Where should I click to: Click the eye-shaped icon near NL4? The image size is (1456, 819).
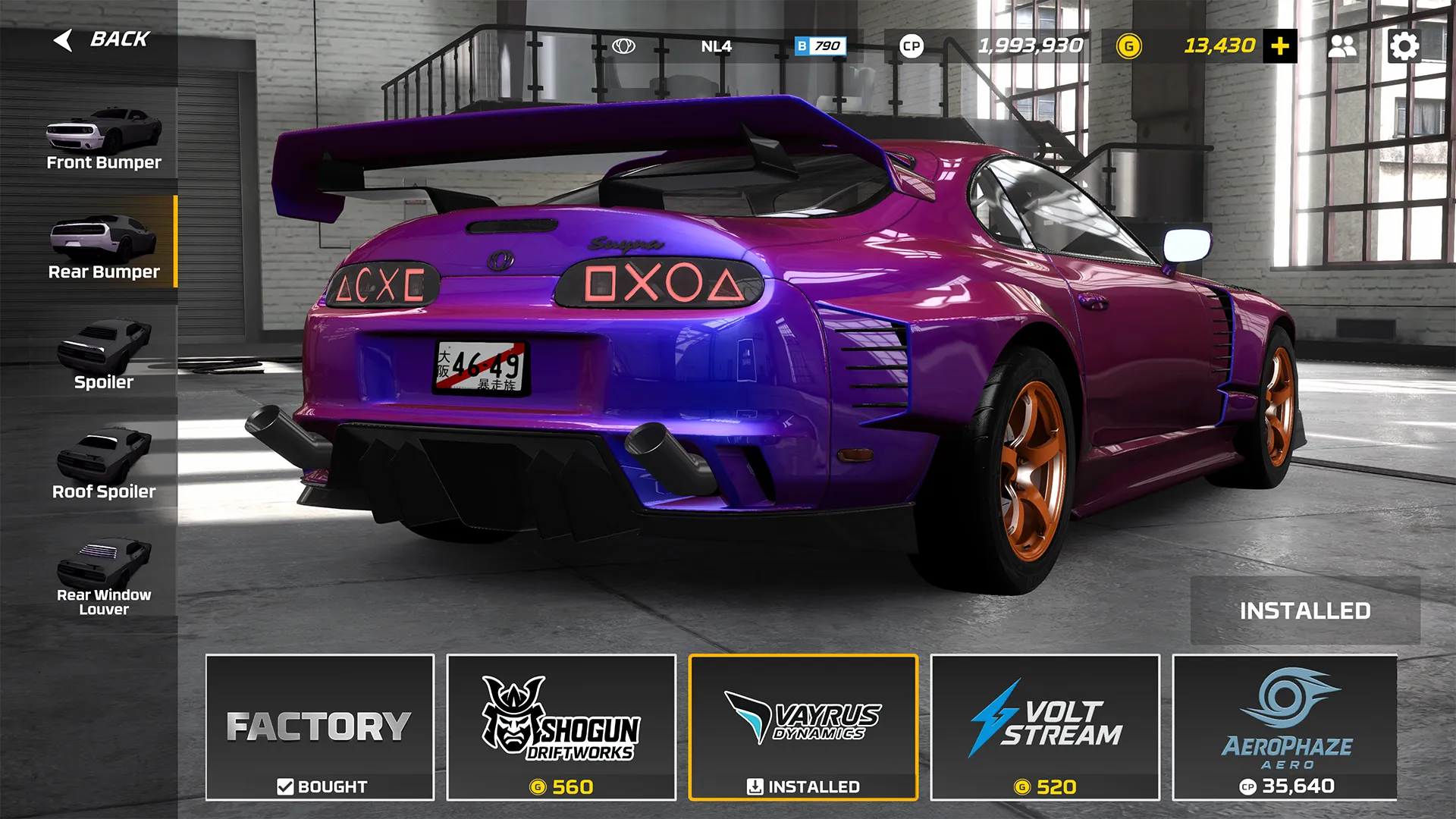pos(624,45)
